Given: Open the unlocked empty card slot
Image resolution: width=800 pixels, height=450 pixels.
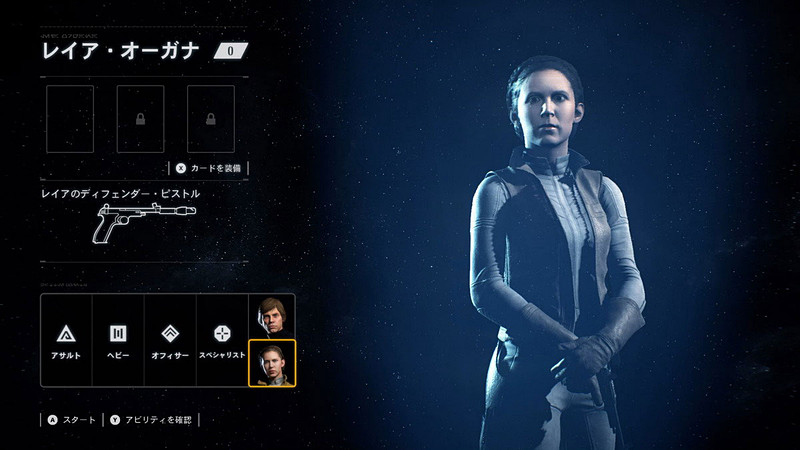Looking at the screenshot, I should point(70,118).
